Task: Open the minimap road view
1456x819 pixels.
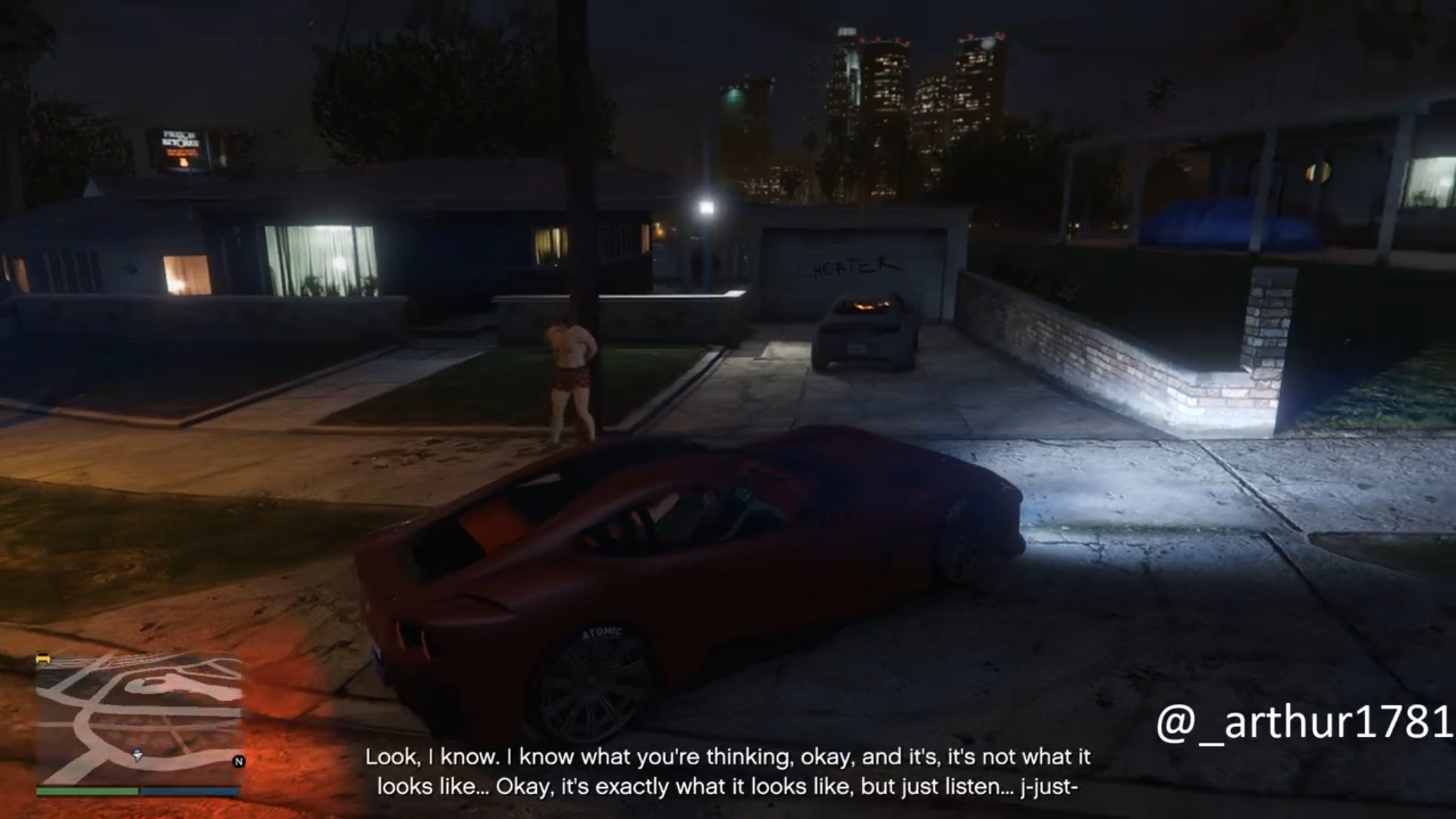Action: tap(139, 720)
